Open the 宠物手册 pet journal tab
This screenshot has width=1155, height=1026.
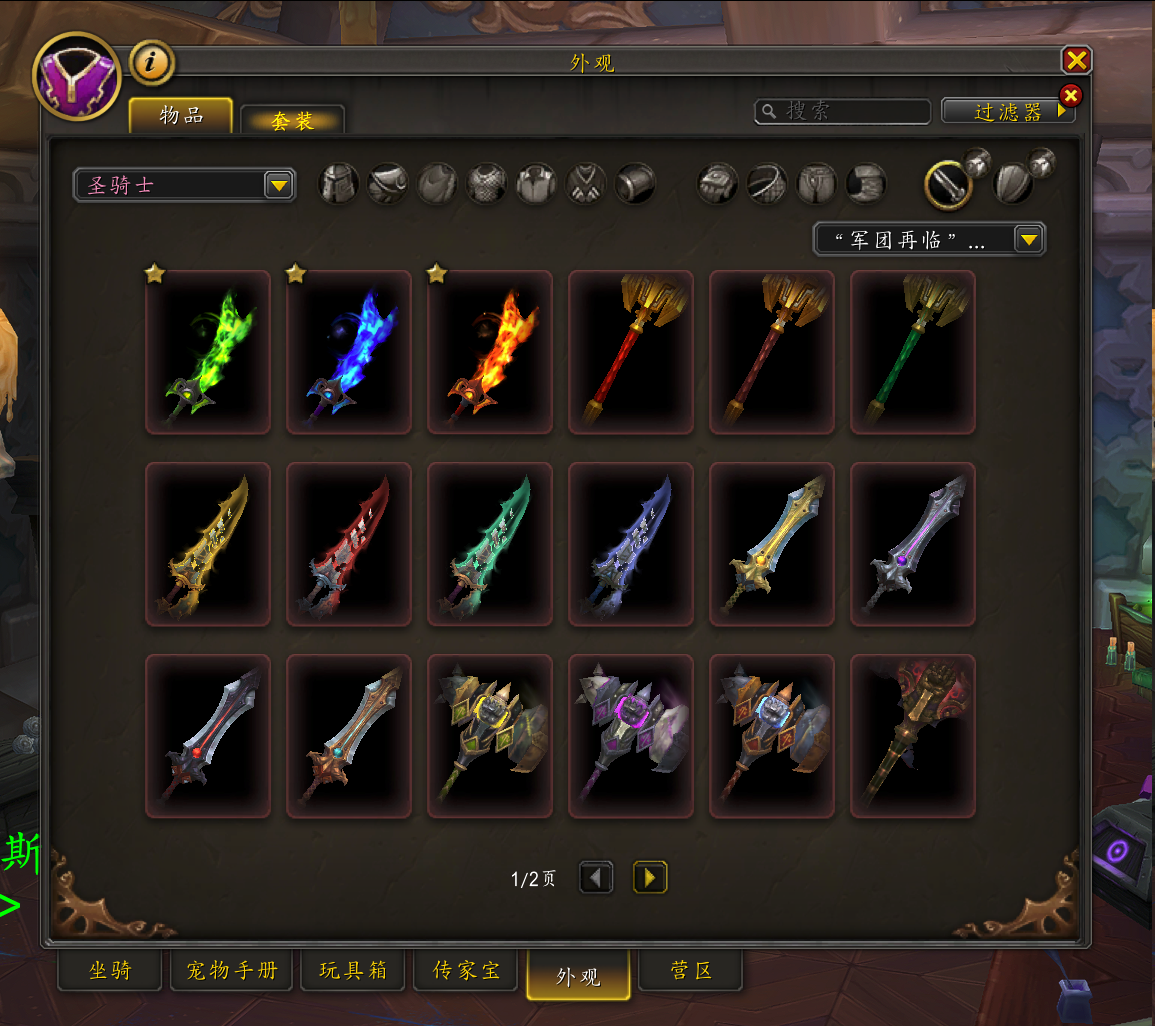[x=231, y=971]
